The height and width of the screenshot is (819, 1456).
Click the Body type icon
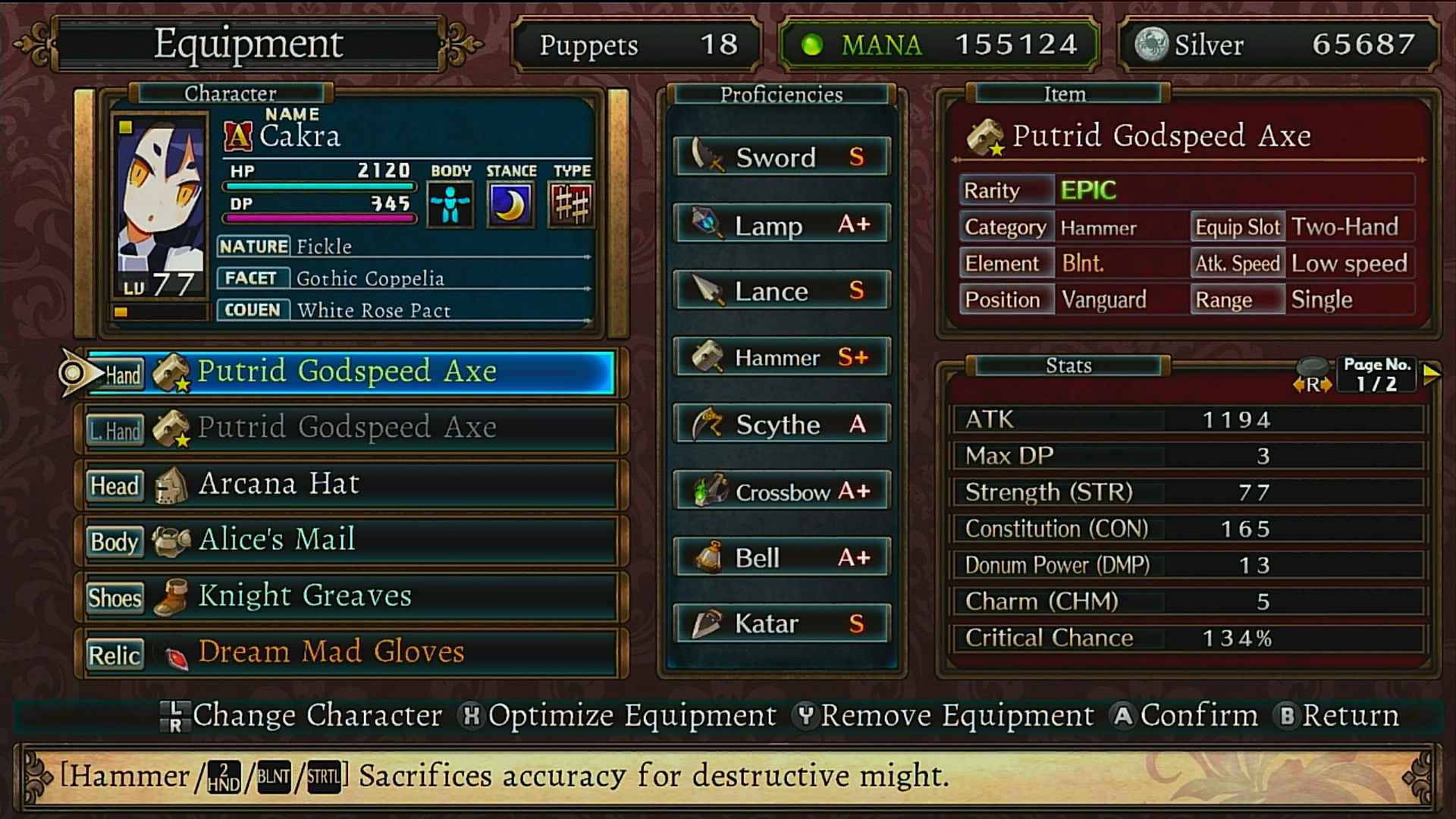click(450, 205)
